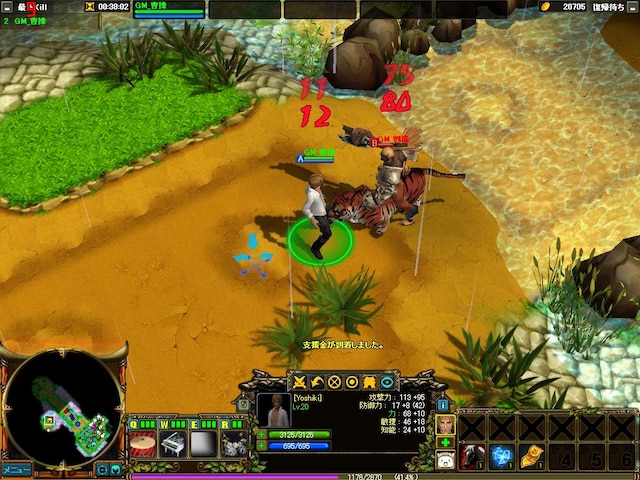Toggle the blue eye view icon

coord(386,381)
